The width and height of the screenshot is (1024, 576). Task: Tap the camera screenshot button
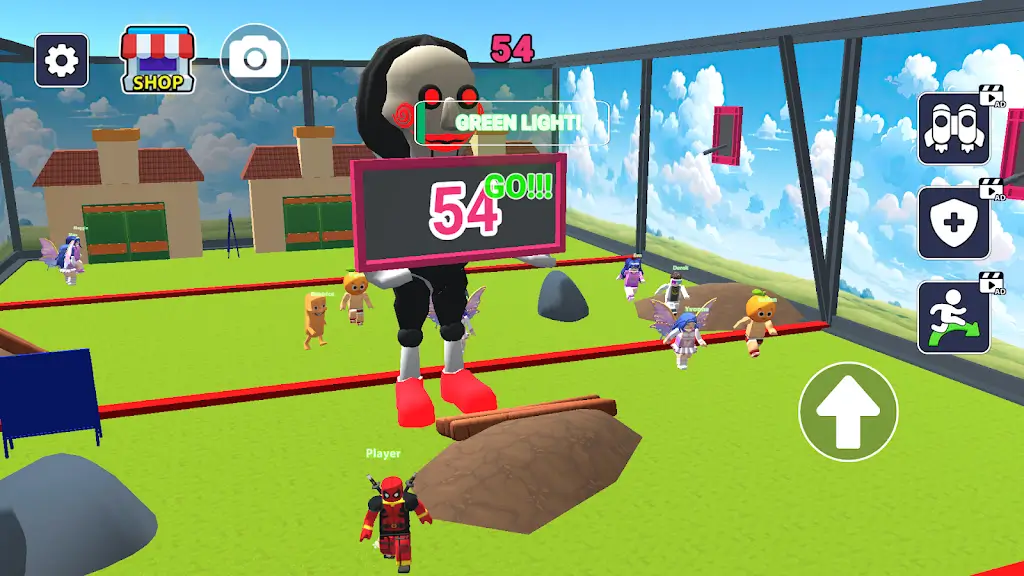pos(254,59)
